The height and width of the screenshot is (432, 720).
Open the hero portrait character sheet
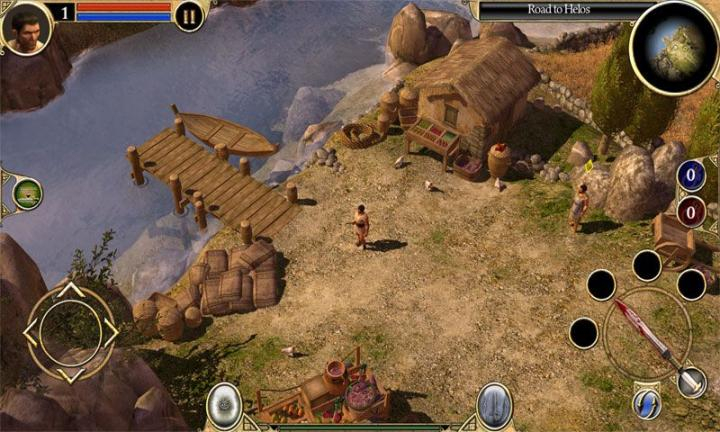click(27, 28)
